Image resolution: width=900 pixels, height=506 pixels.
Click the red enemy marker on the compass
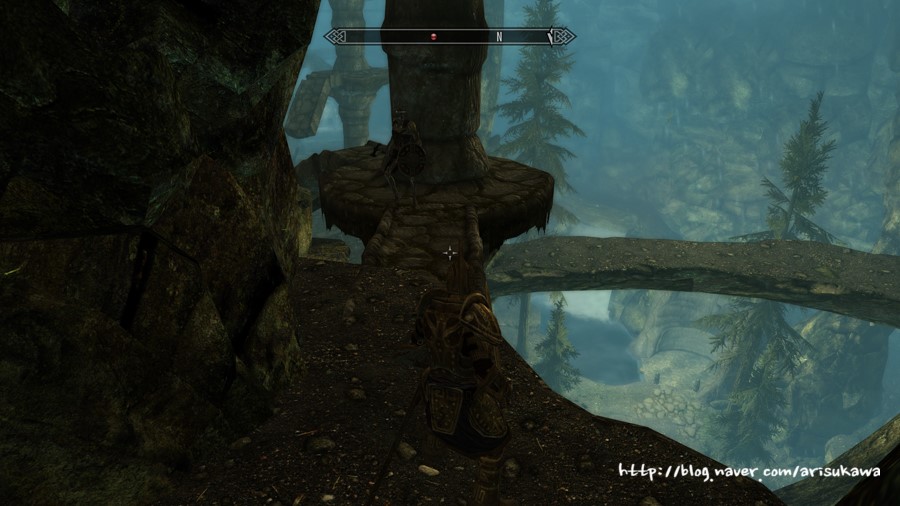tap(433, 36)
